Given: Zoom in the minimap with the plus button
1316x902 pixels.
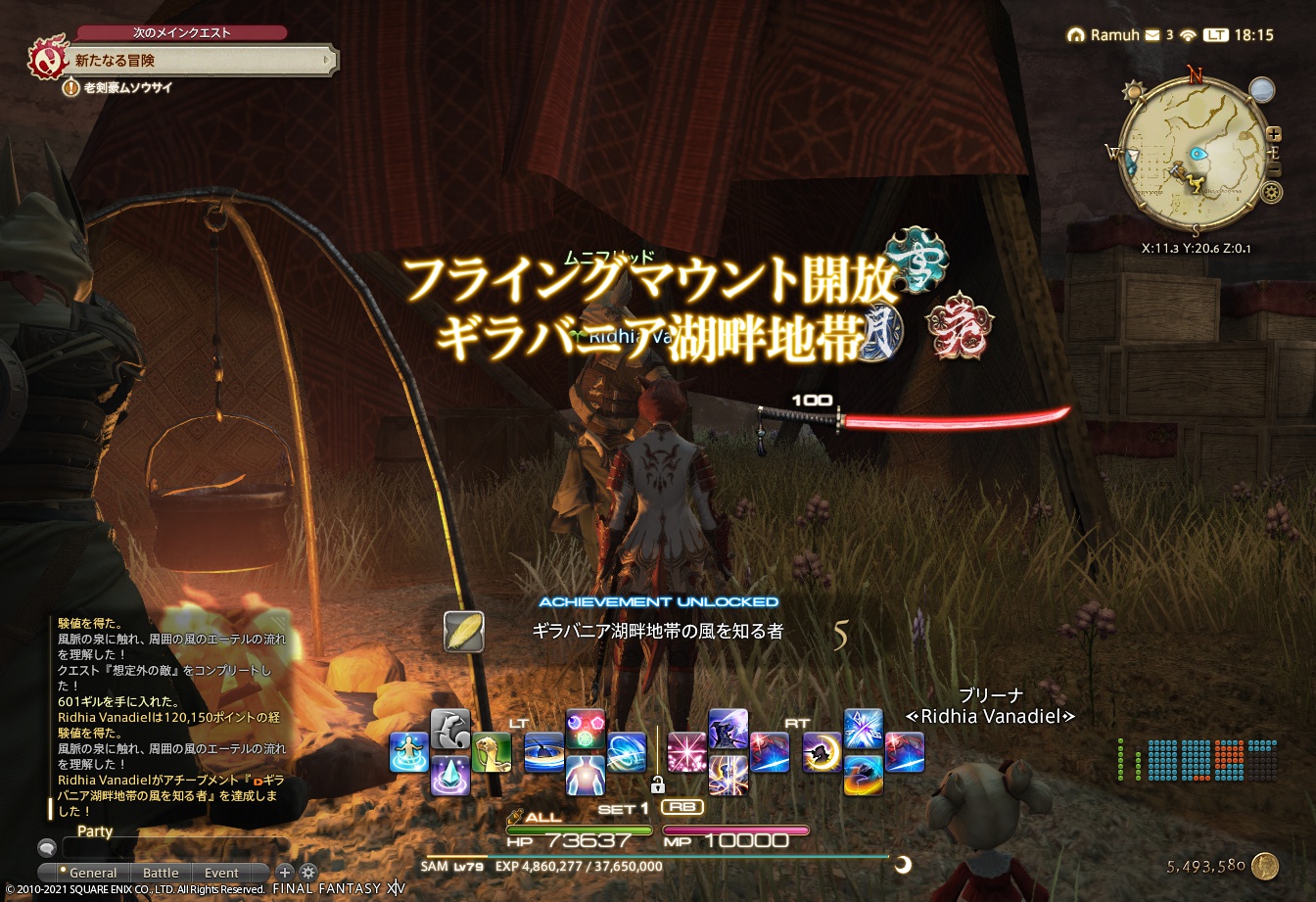Looking at the screenshot, I should coord(1273,133).
